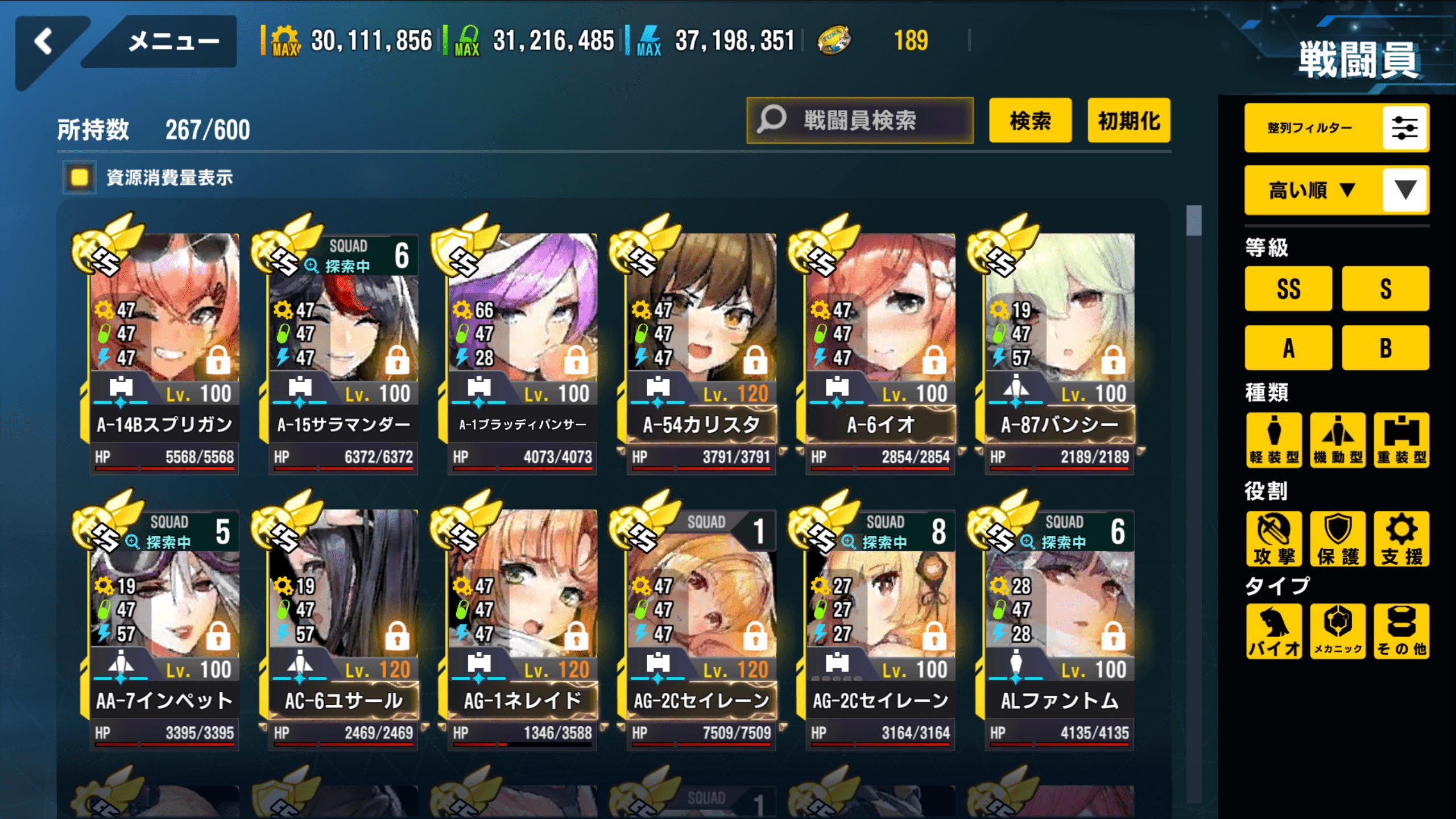Filter by SS rank
Screen dimensions: 1456x819
pyautogui.click(x=1288, y=289)
